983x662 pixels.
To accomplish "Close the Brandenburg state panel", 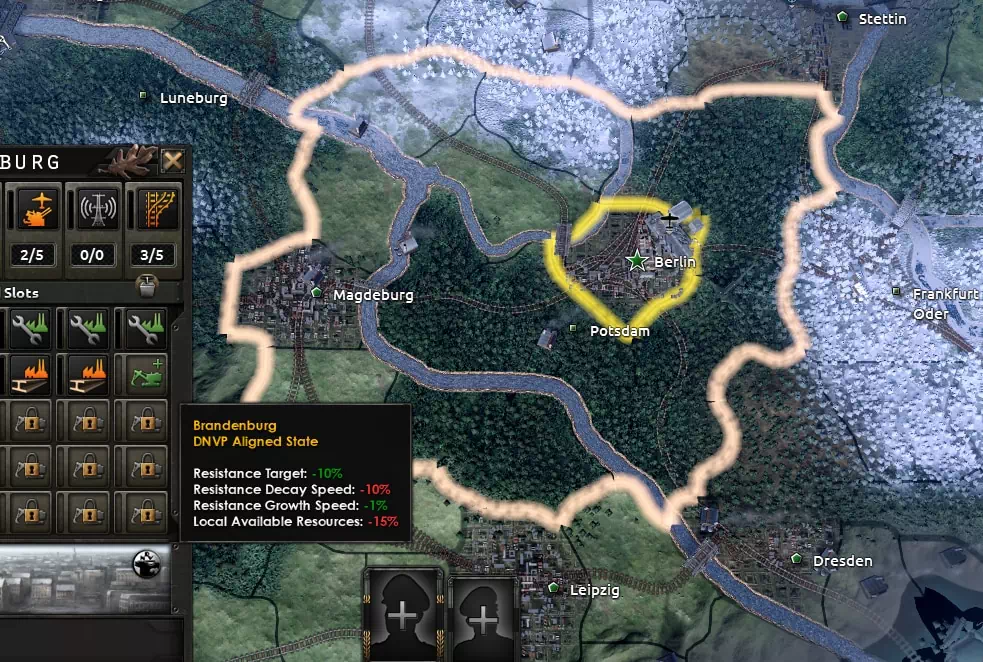I will click(x=173, y=161).
